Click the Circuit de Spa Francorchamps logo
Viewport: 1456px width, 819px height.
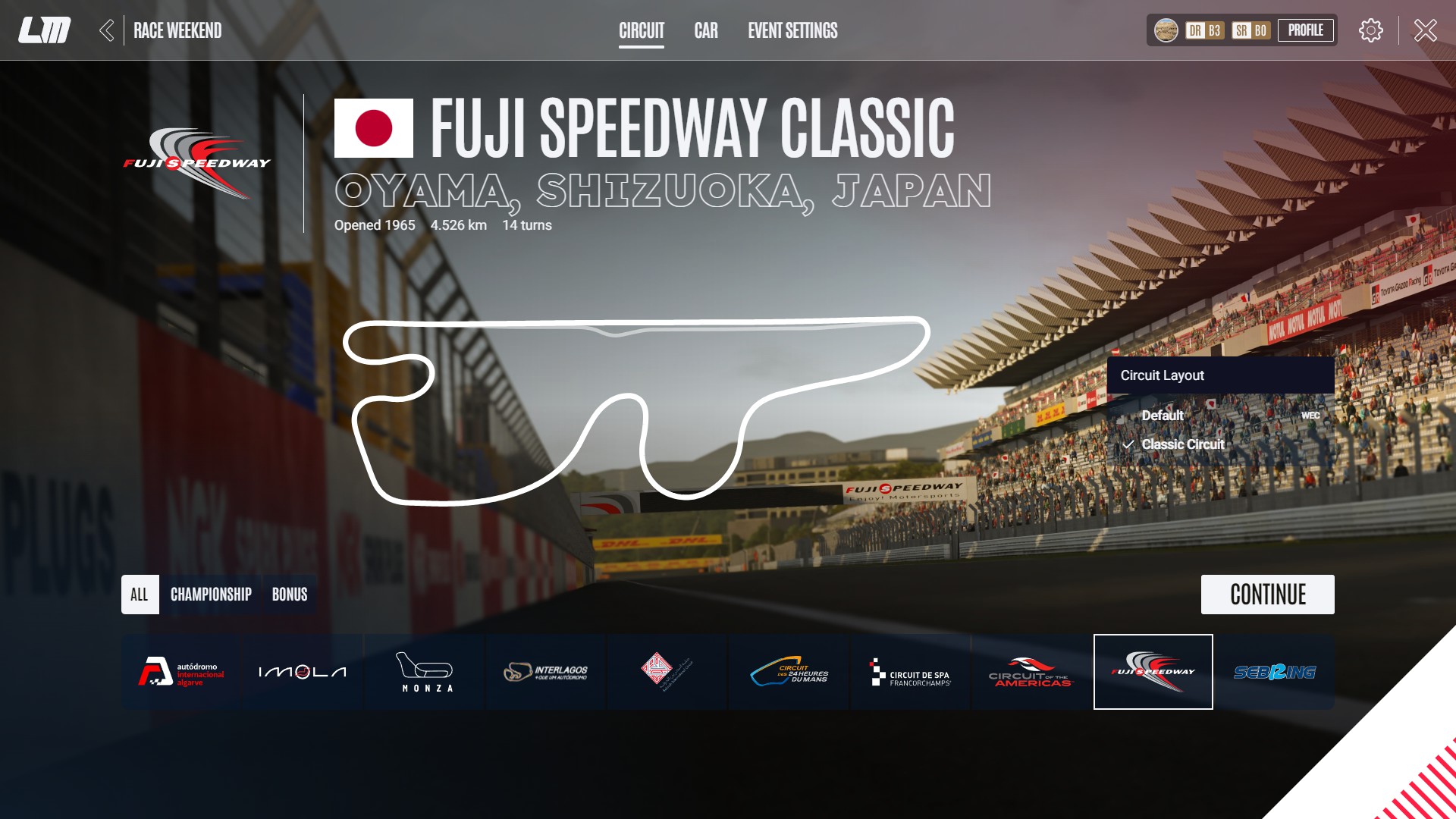[910, 672]
